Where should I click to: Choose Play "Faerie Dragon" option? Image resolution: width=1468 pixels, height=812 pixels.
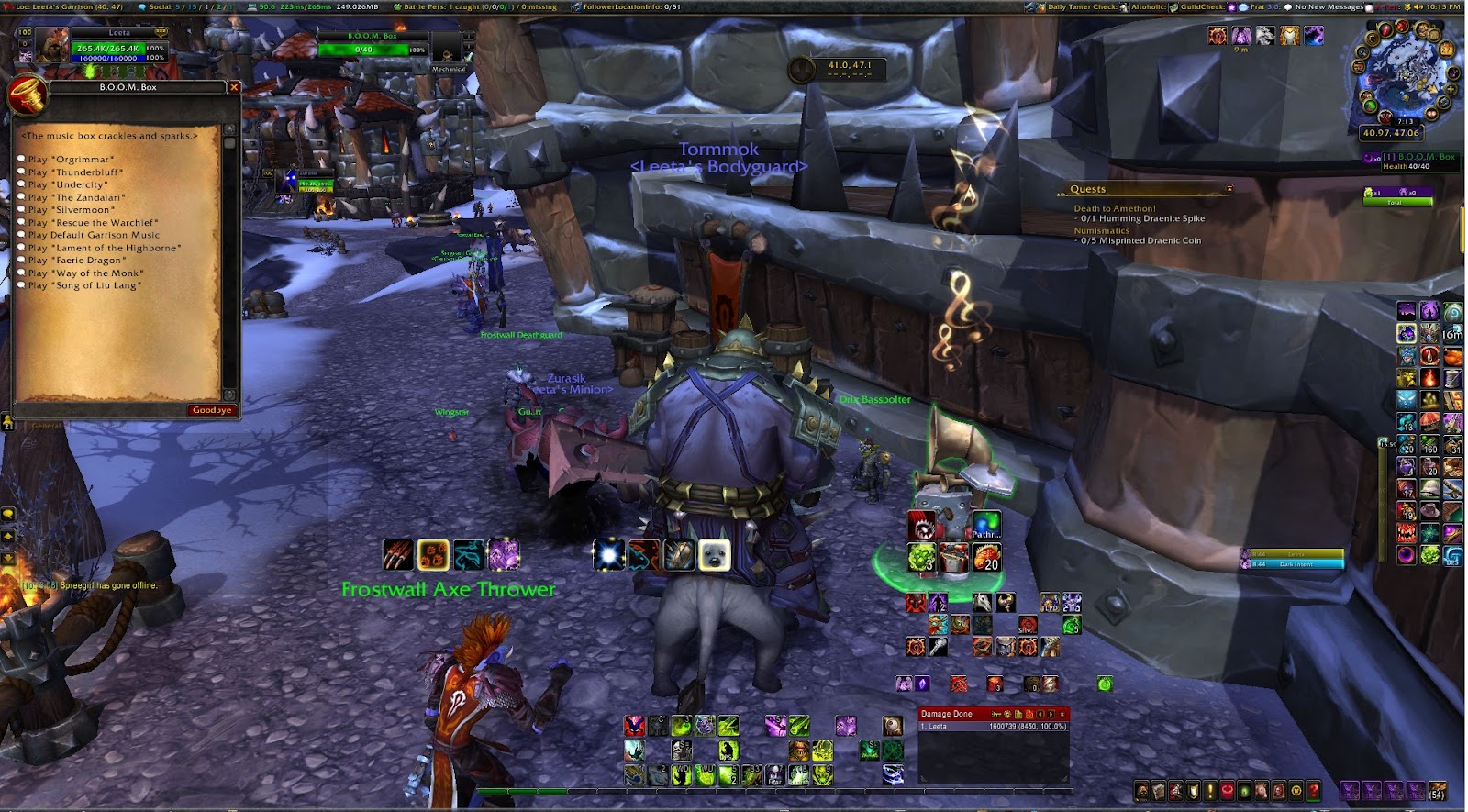[x=77, y=261]
